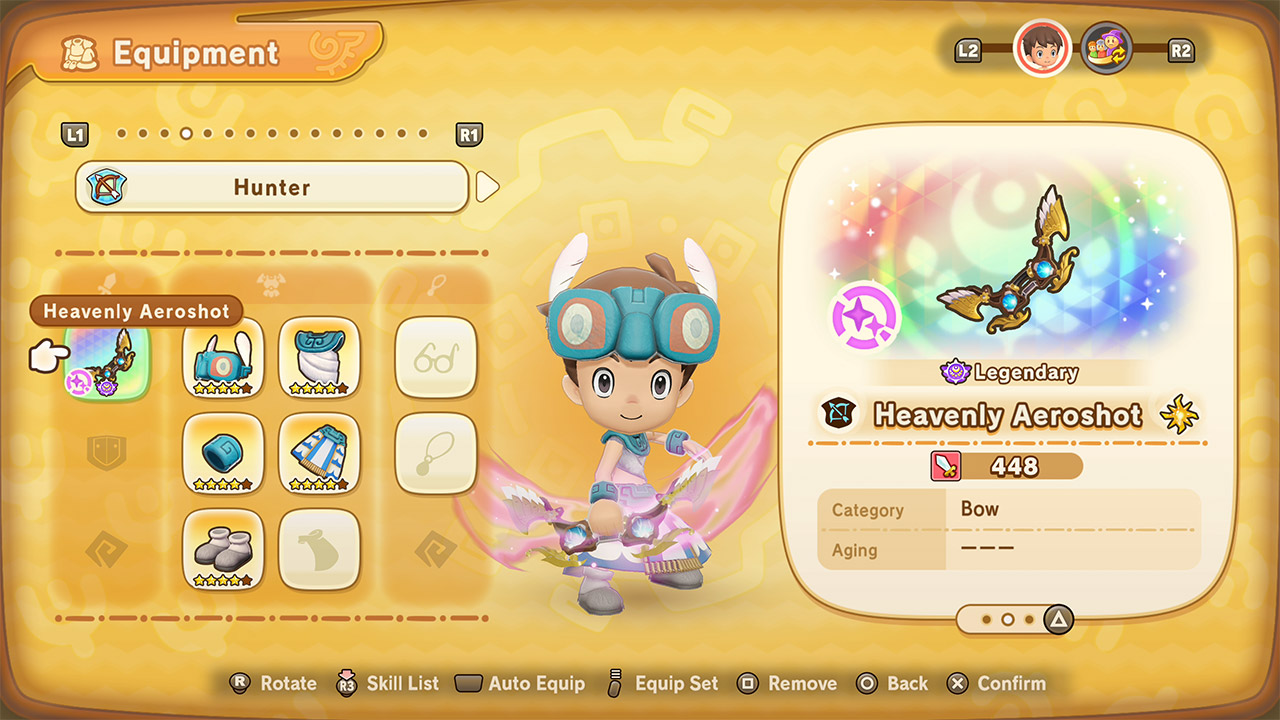This screenshot has width=1280, height=720.
Task: Select the player character portrait
Action: coord(1042,48)
